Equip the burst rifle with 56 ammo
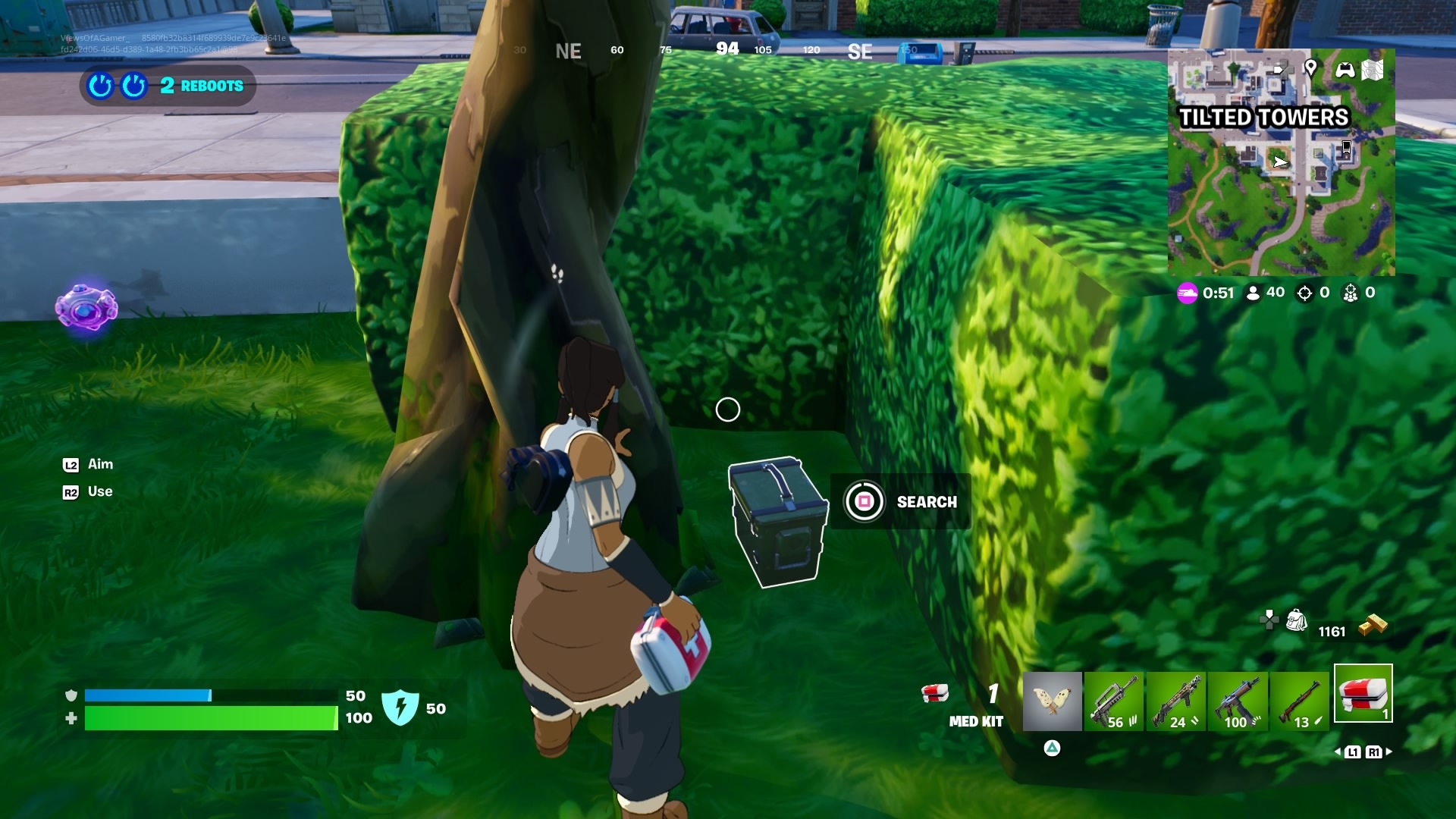 (1114, 701)
